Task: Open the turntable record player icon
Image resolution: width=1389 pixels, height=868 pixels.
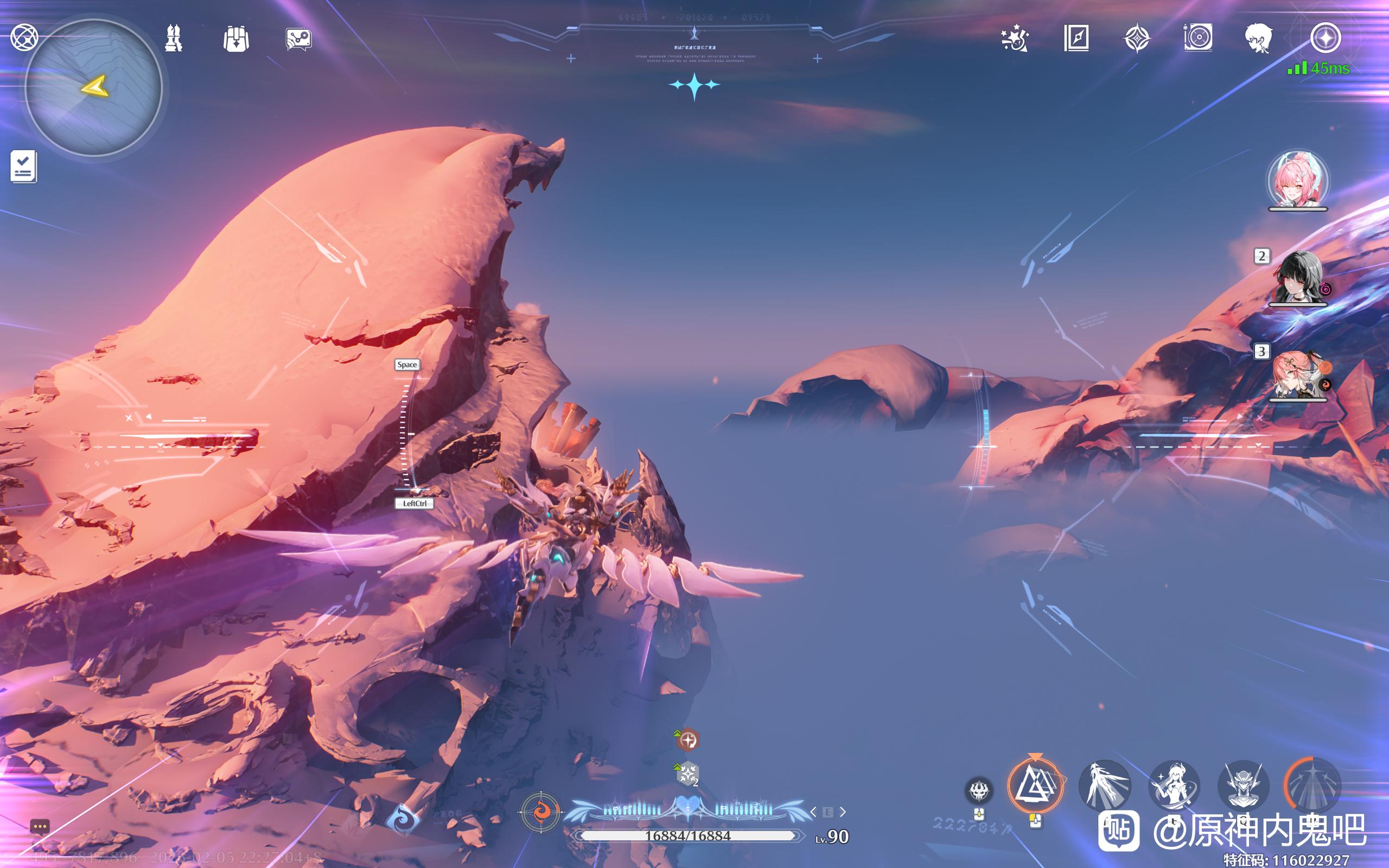Action: pos(1198,39)
